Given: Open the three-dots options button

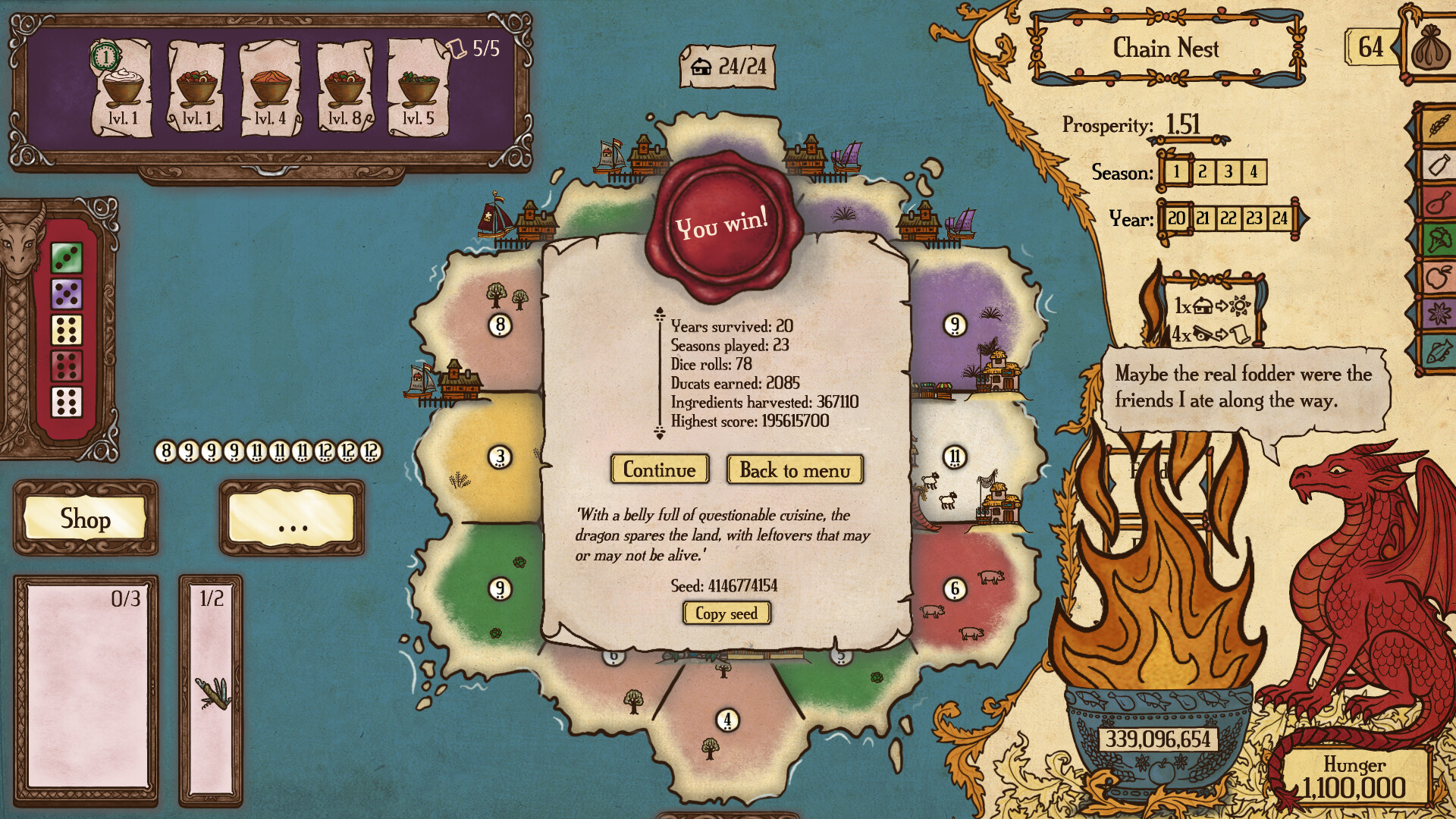Looking at the screenshot, I should (x=292, y=519).
